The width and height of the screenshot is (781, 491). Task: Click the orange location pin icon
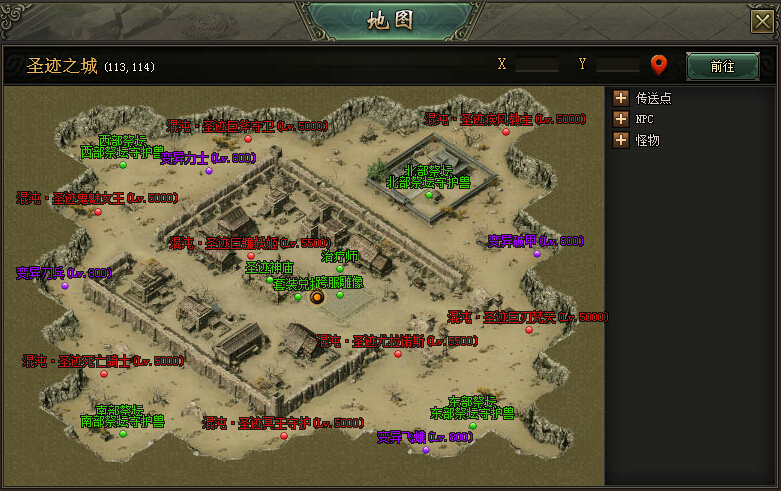pos(658,66)
